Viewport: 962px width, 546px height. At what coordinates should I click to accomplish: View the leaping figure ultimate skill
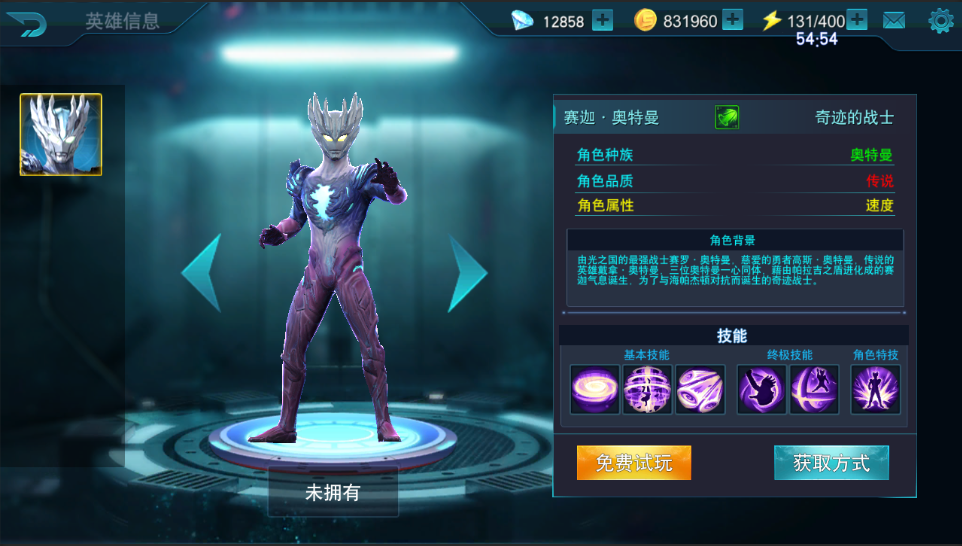pyautogui.click(x=814, y=389)
